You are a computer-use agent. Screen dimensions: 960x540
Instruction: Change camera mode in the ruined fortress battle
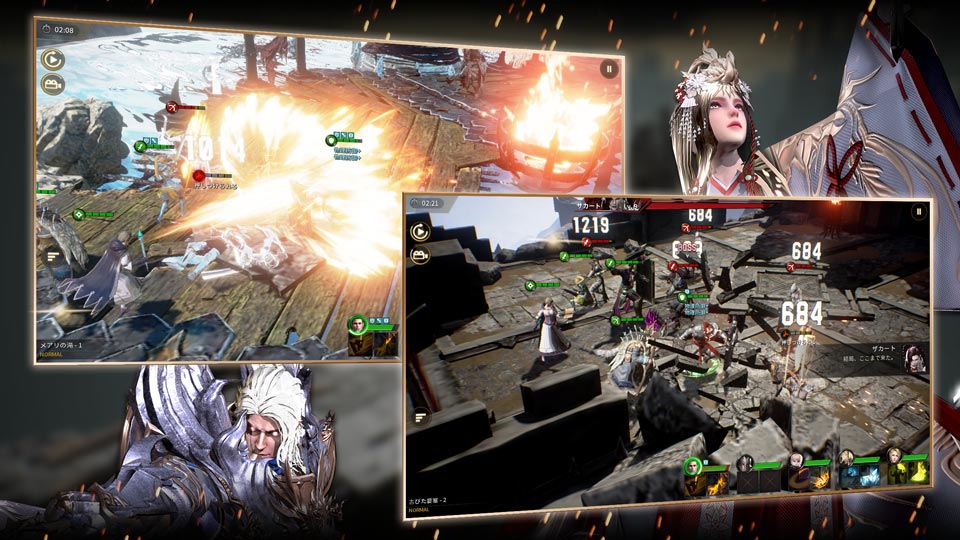pyautogui.click(x=419, y=256)
